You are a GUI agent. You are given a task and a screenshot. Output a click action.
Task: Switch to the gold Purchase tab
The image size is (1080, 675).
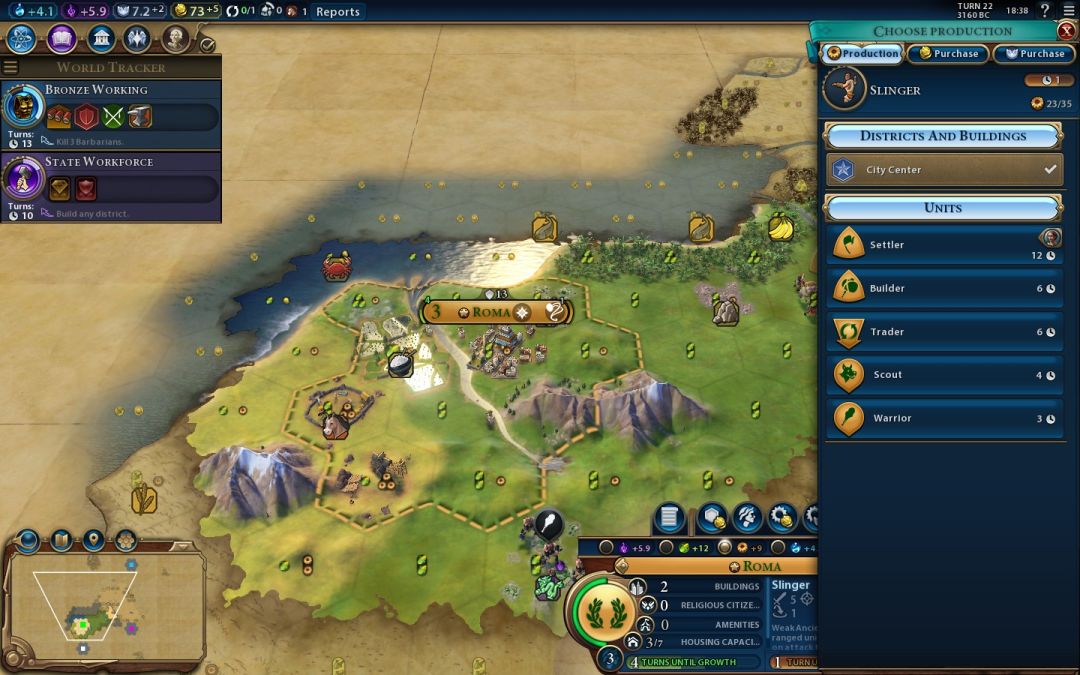pyautogui.click(x=948, y=54)
